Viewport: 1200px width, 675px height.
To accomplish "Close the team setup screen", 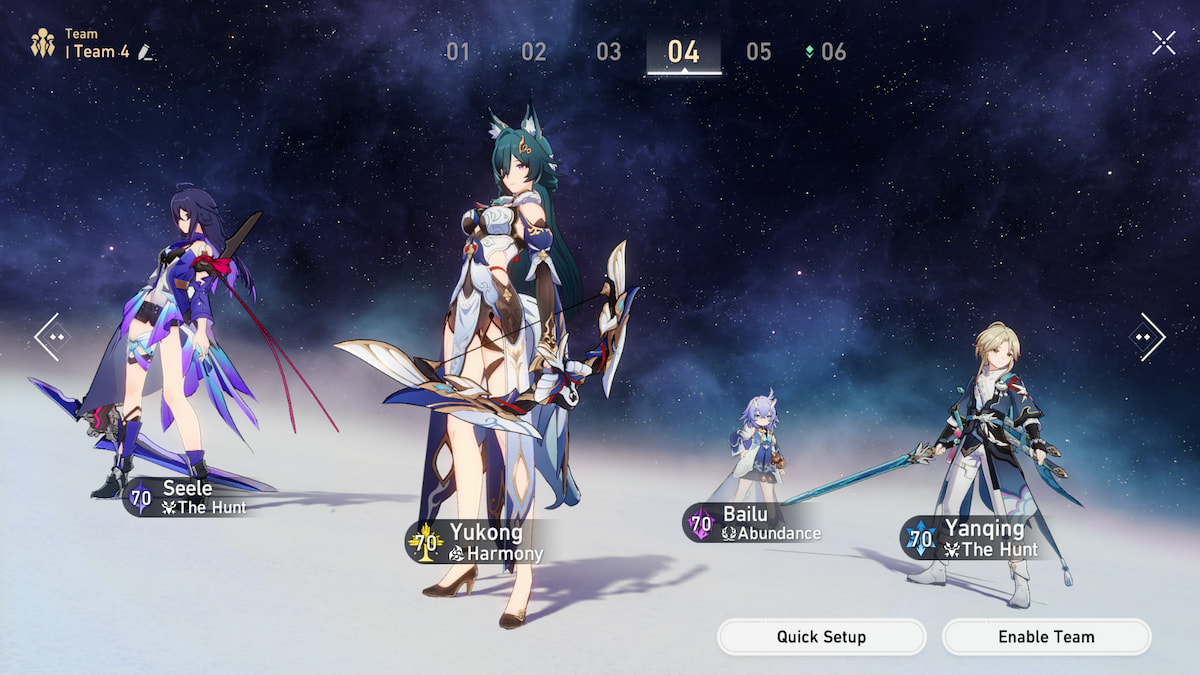I will pyautogui.click(x=1163, y=42).
